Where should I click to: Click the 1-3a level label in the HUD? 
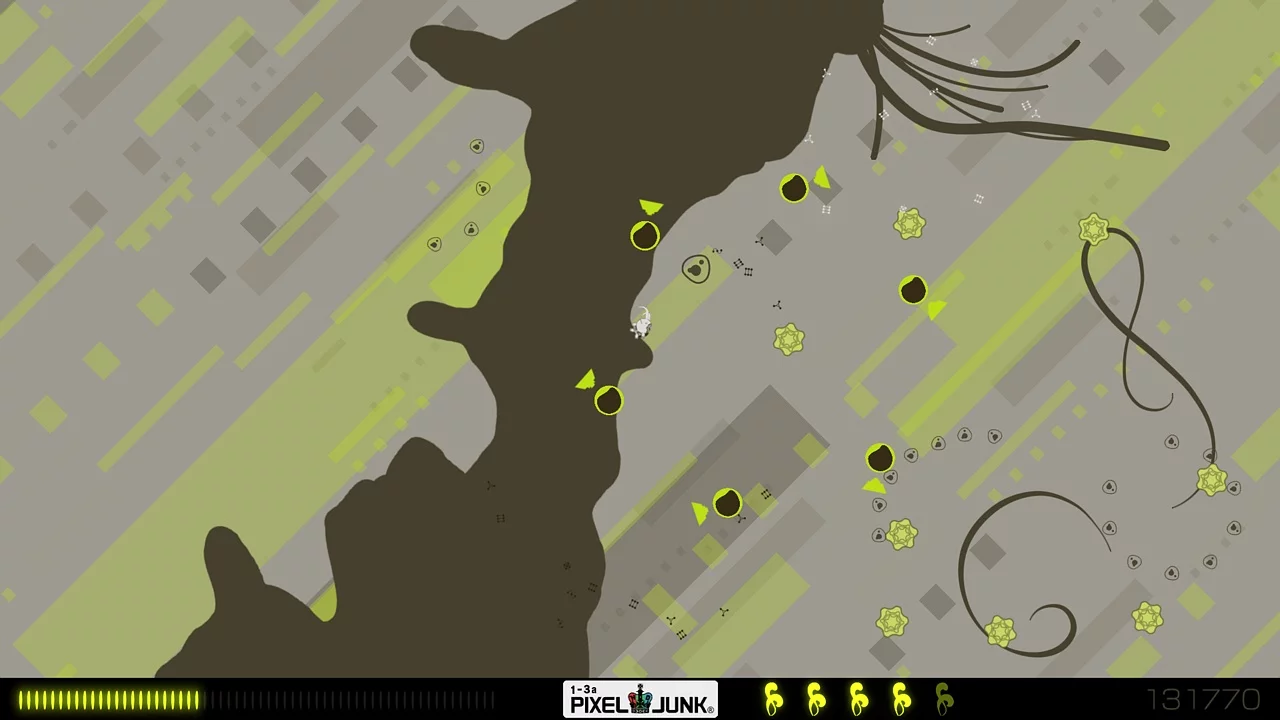(584, 690)
